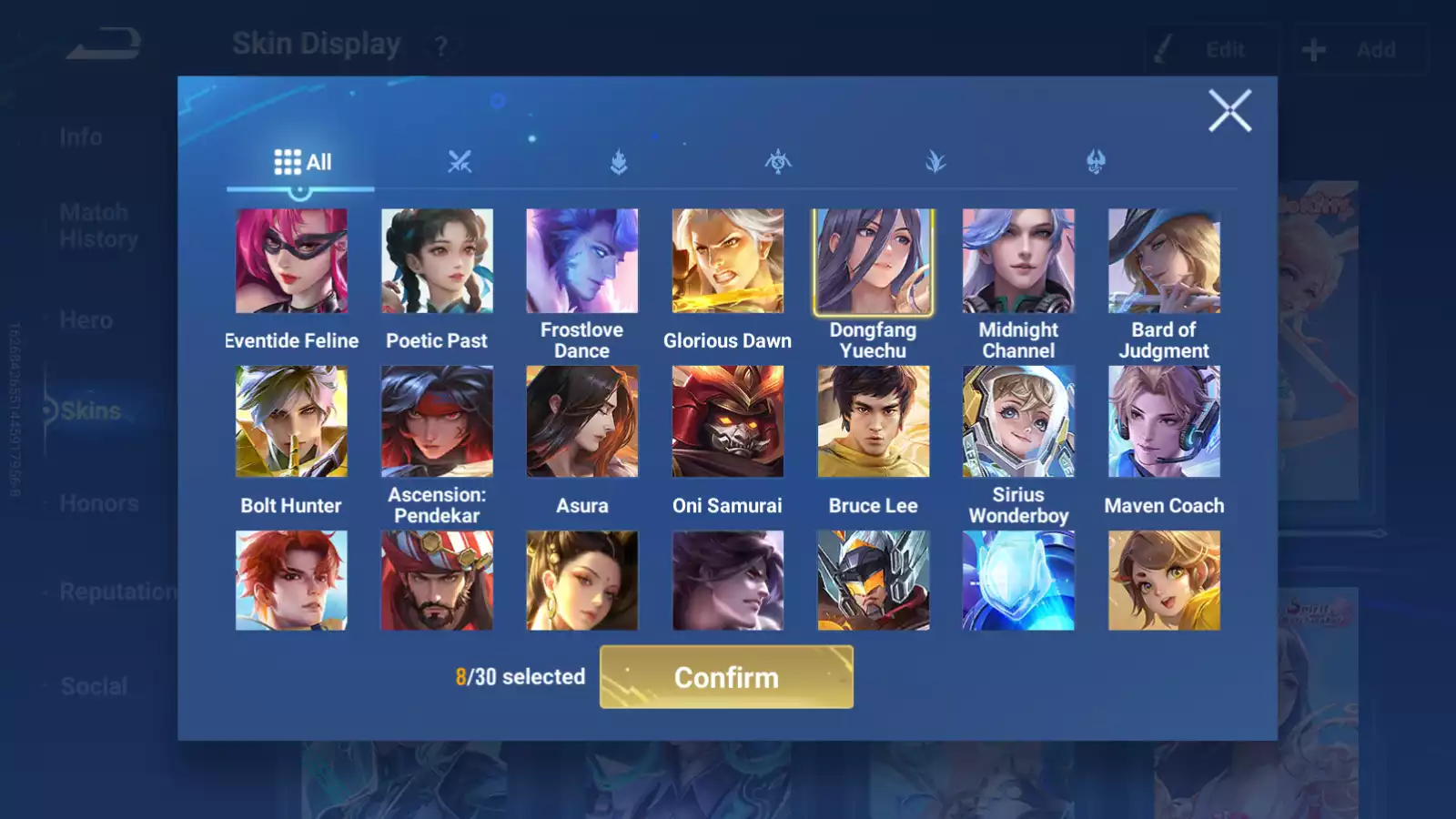Select the Poetic Past skin
The image size is (1456, 819).
click(437, 260)
